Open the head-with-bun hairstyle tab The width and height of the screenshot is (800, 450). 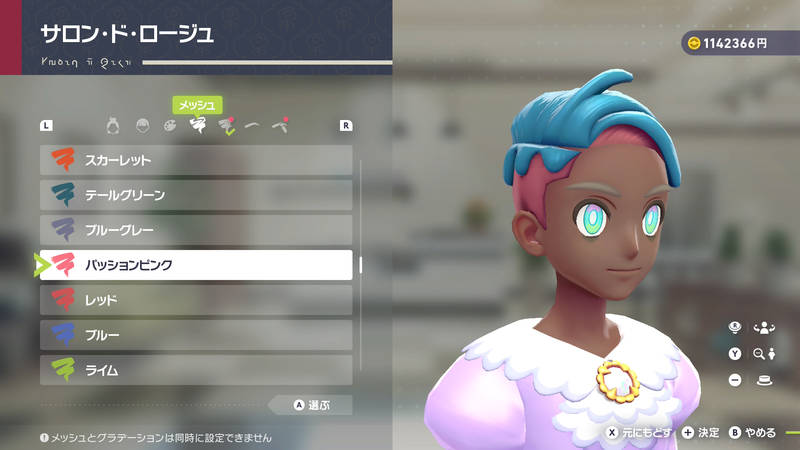pos(113,126)
